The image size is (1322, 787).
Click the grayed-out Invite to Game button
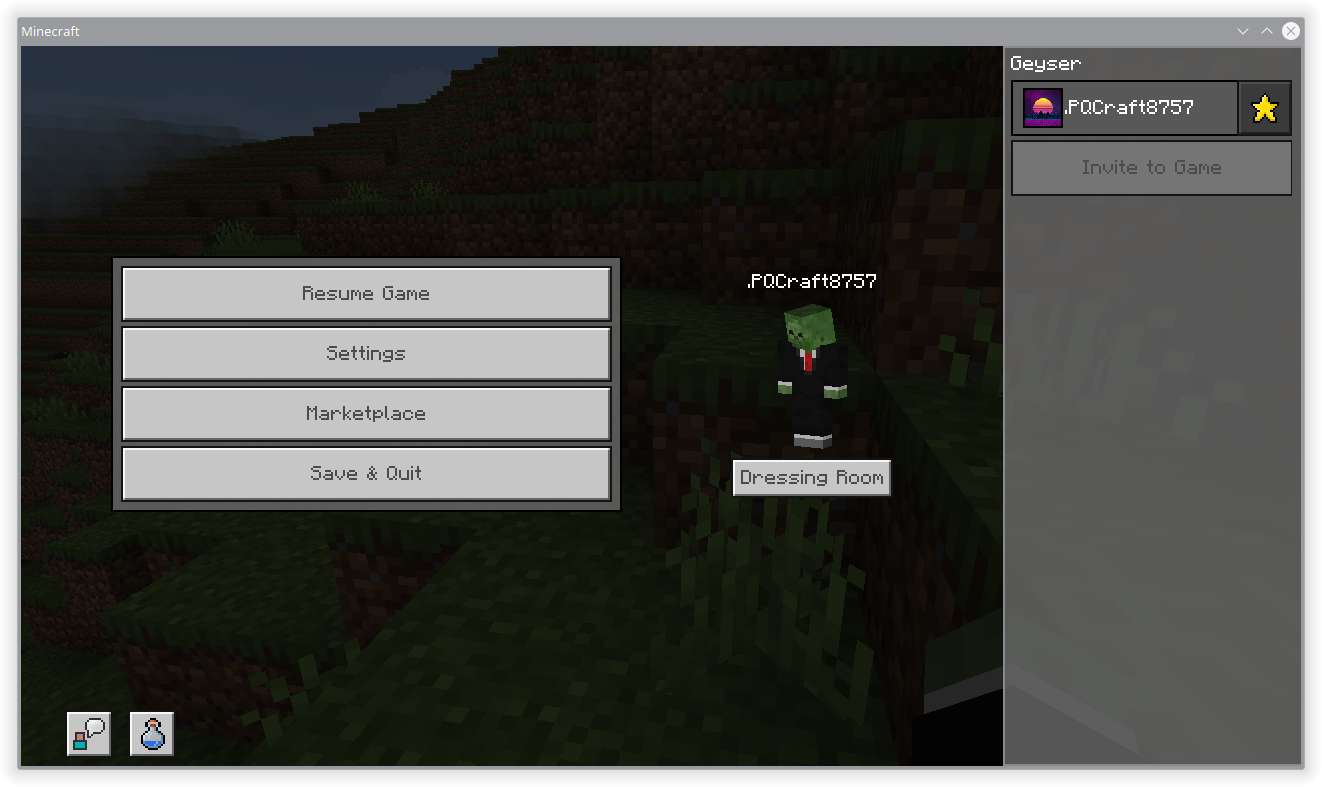click(x=1150, y=167)
